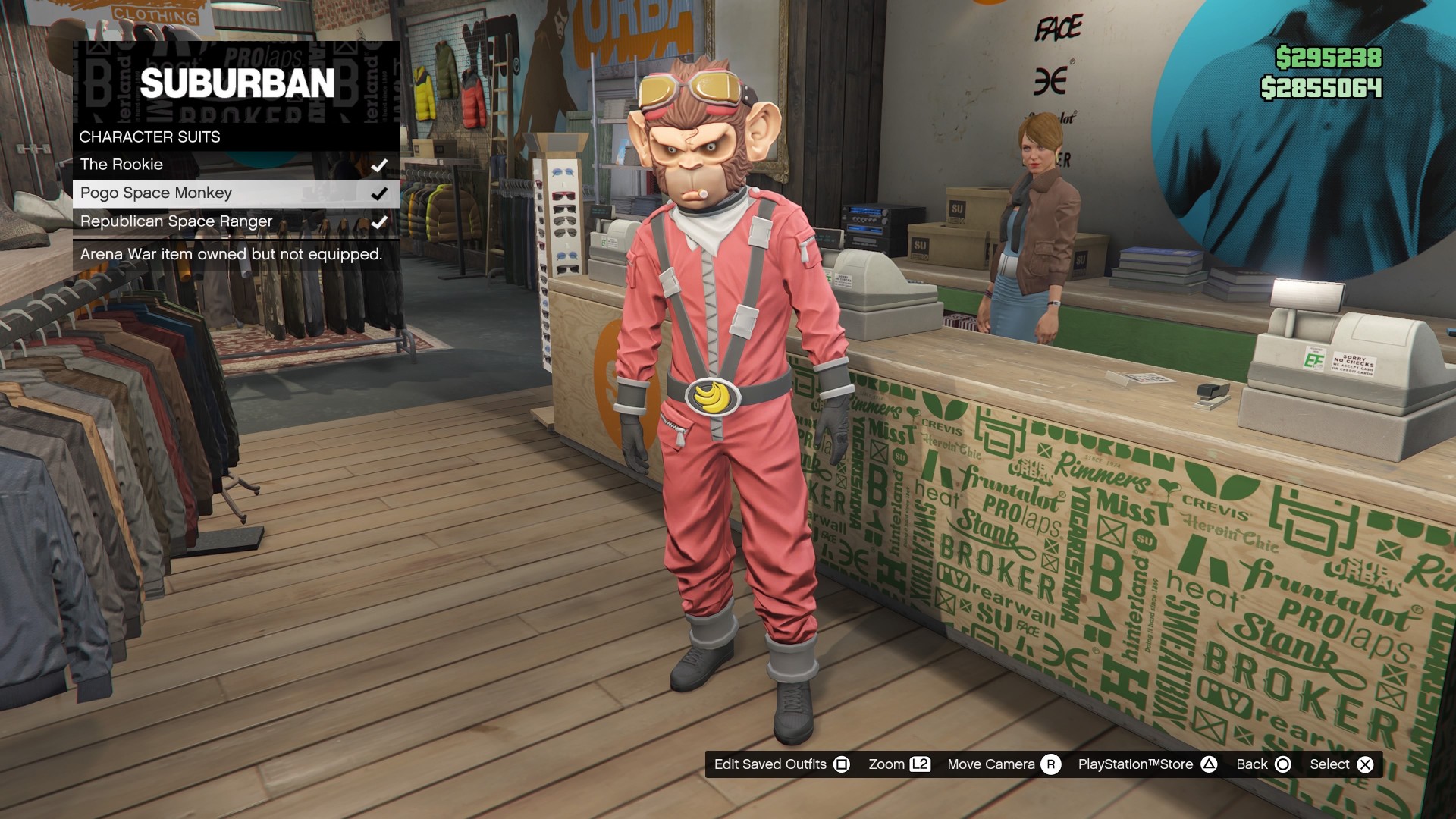Click the Select prompt label
This screenshot has width=1456, height=819.
[1329, 764]
